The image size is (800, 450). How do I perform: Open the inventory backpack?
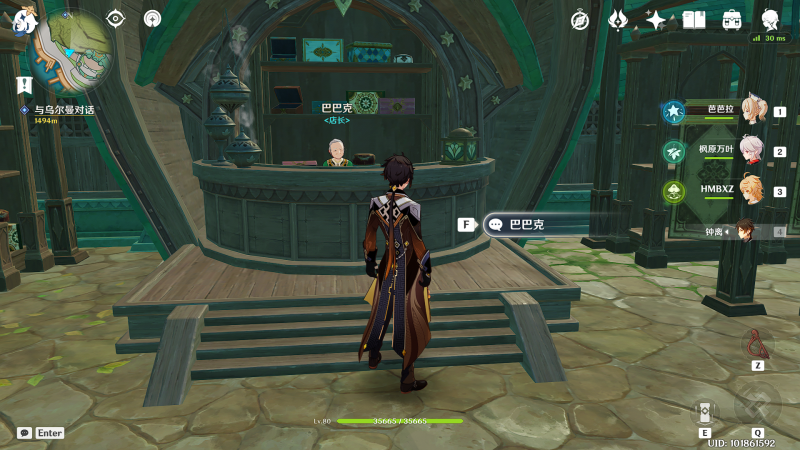pos(732,19)
